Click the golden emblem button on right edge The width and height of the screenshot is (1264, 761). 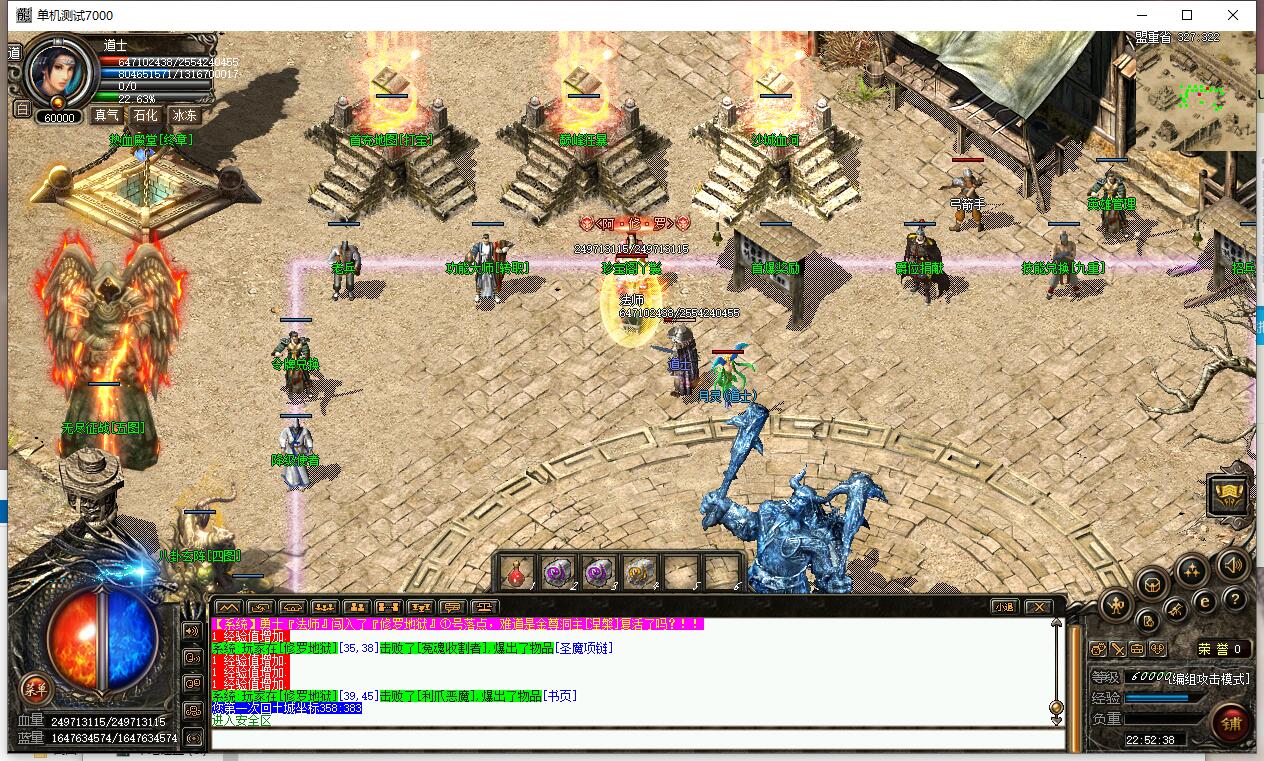tap(1227, 494)
